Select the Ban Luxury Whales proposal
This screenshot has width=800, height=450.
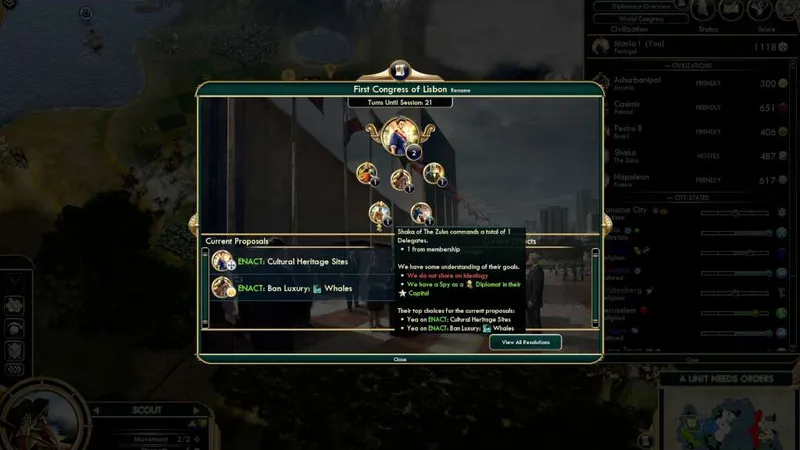click(x=300, y=288)
